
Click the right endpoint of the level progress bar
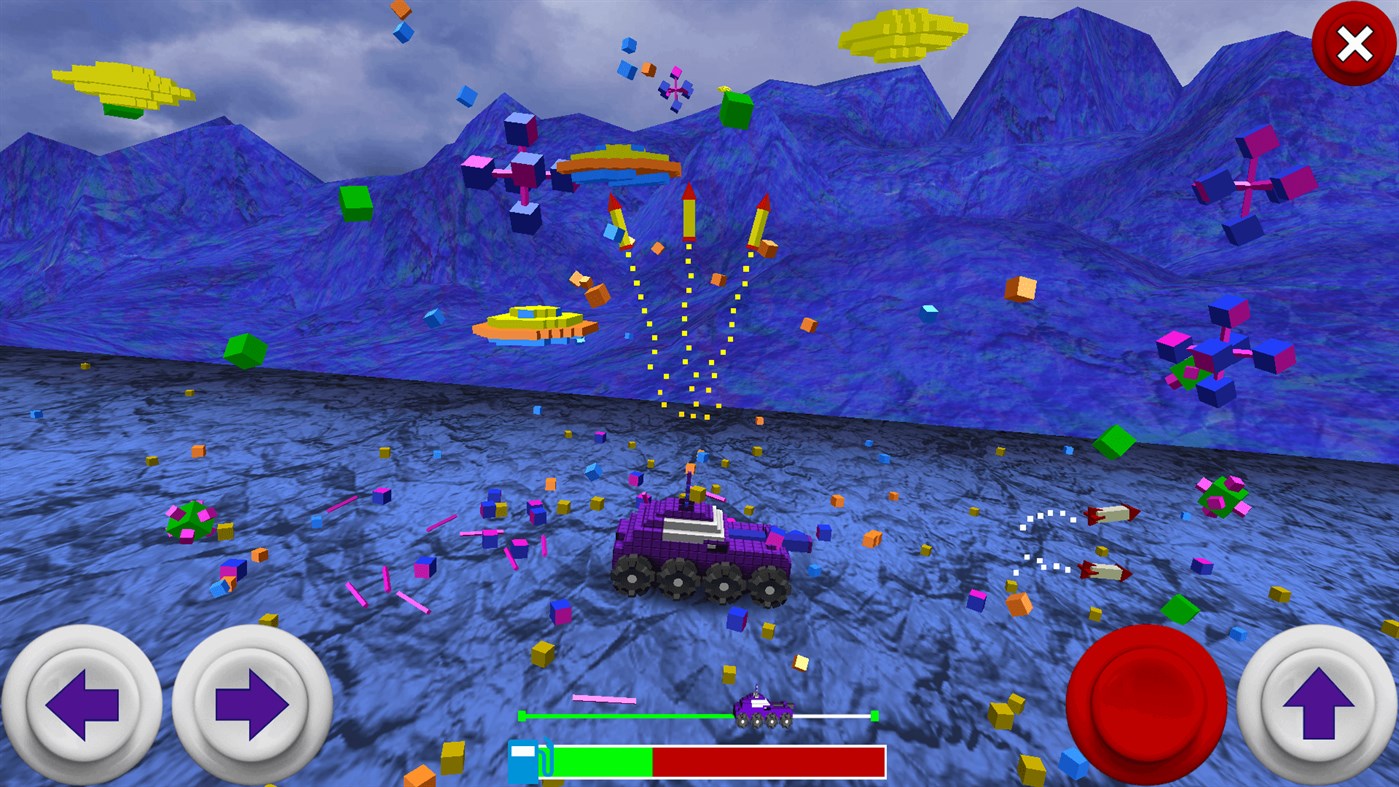click(875, 715)
